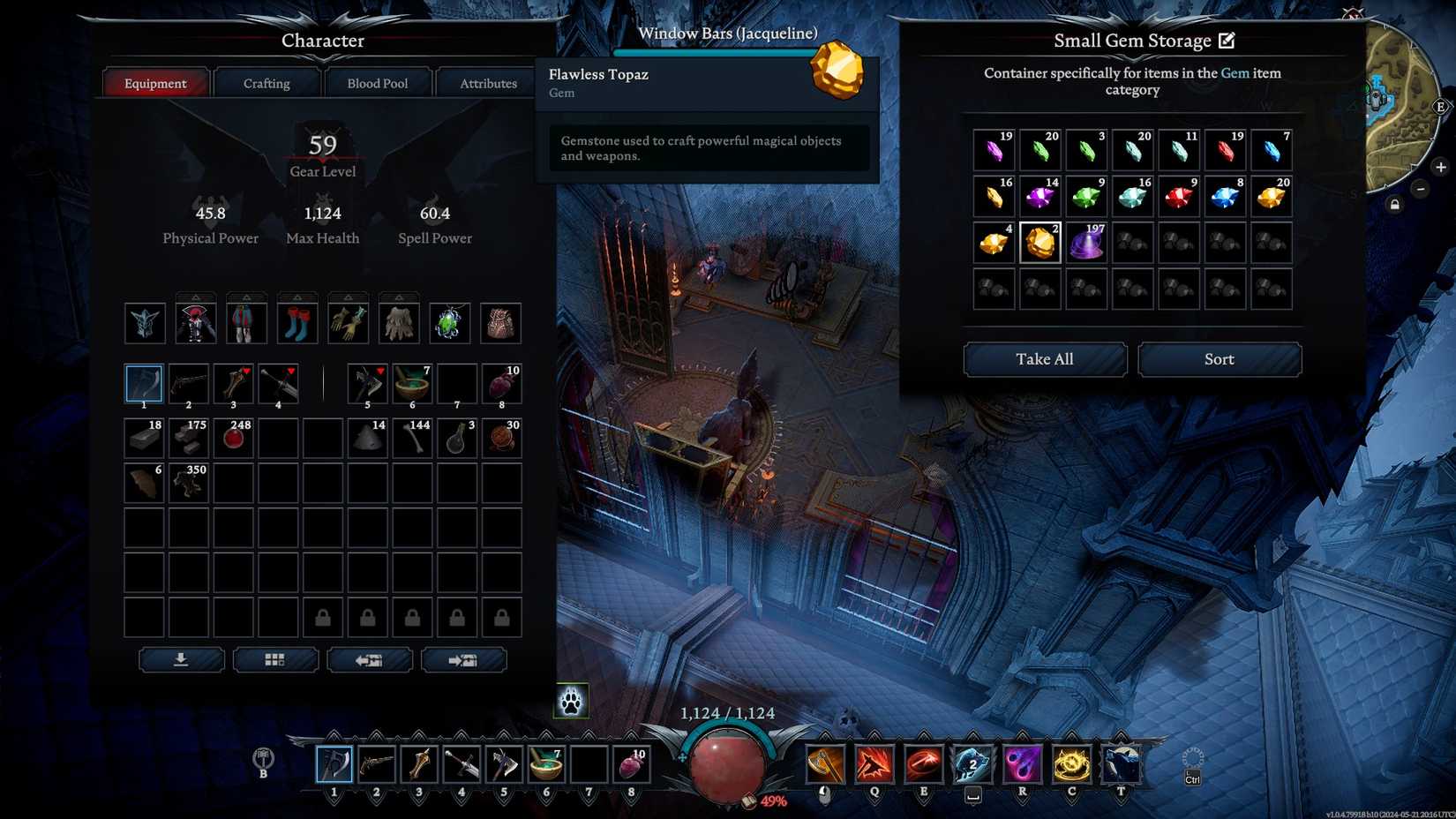Click the edit icon beside Small Gem Storage title
This screenshot has width=1456, height=819.
pos(1227,40)
